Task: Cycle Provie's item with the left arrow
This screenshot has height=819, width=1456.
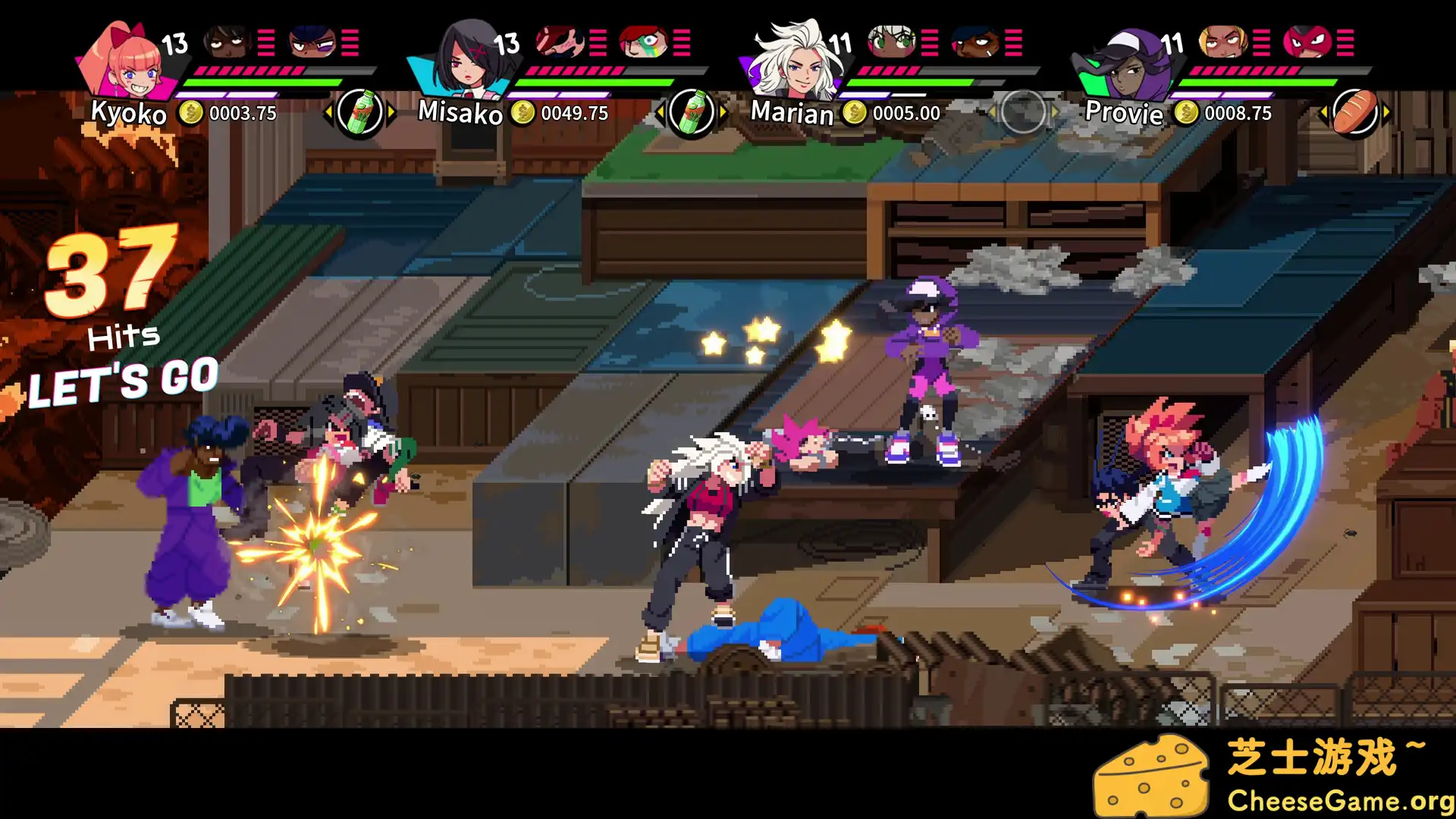Action: [x=1323, y=111]
